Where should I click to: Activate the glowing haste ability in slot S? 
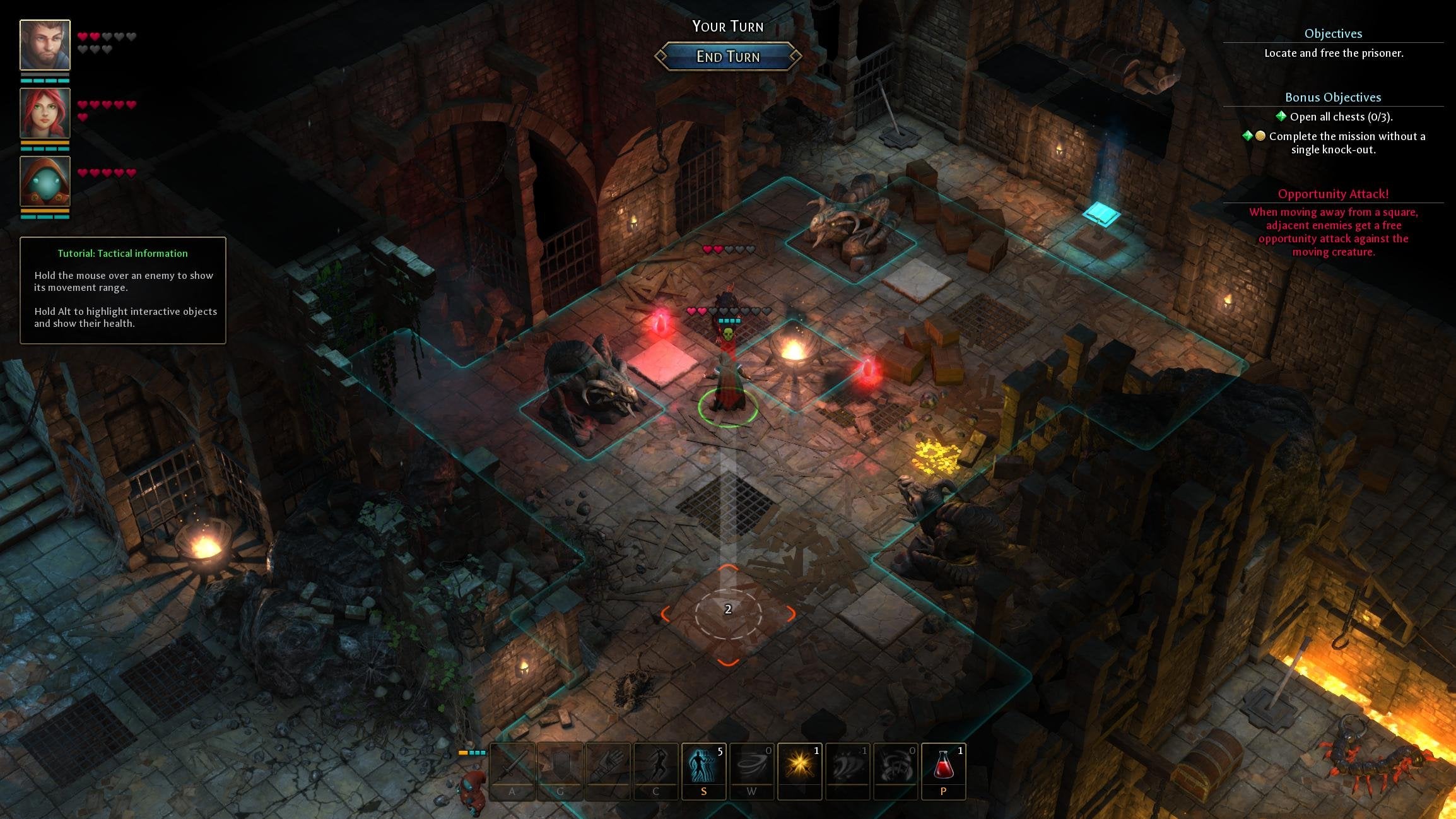pyautogui.click(x=704, y=772)
